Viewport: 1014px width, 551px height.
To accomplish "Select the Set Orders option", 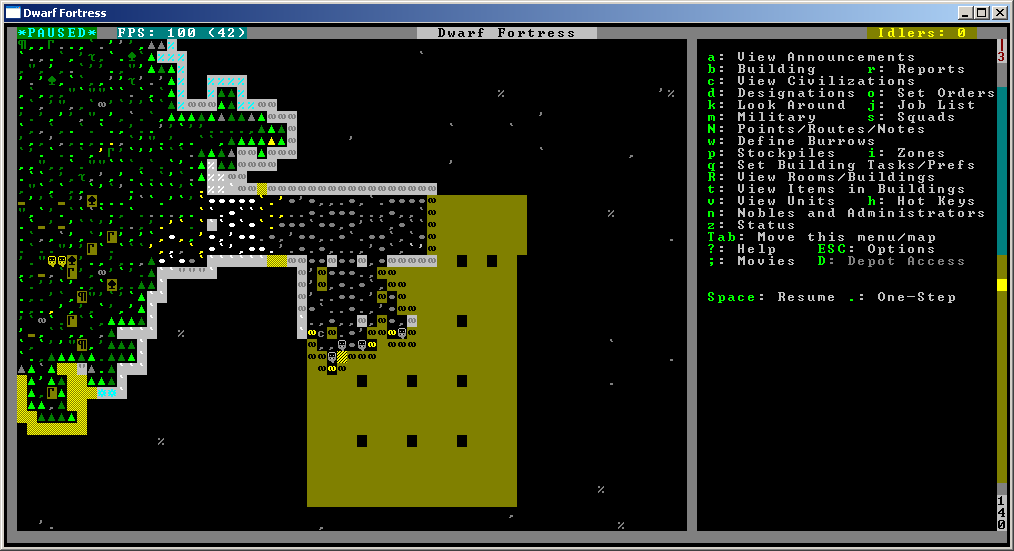I will click(x=946, y=93).
